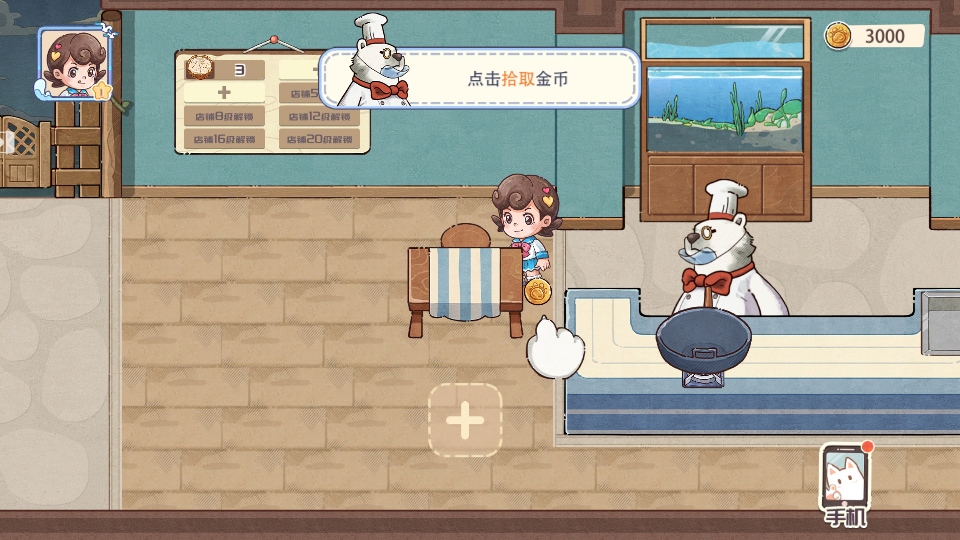Add a dish in the menu board's plus slot
The width and height of the screenshot is (960, 540).
tap(224, 93)
